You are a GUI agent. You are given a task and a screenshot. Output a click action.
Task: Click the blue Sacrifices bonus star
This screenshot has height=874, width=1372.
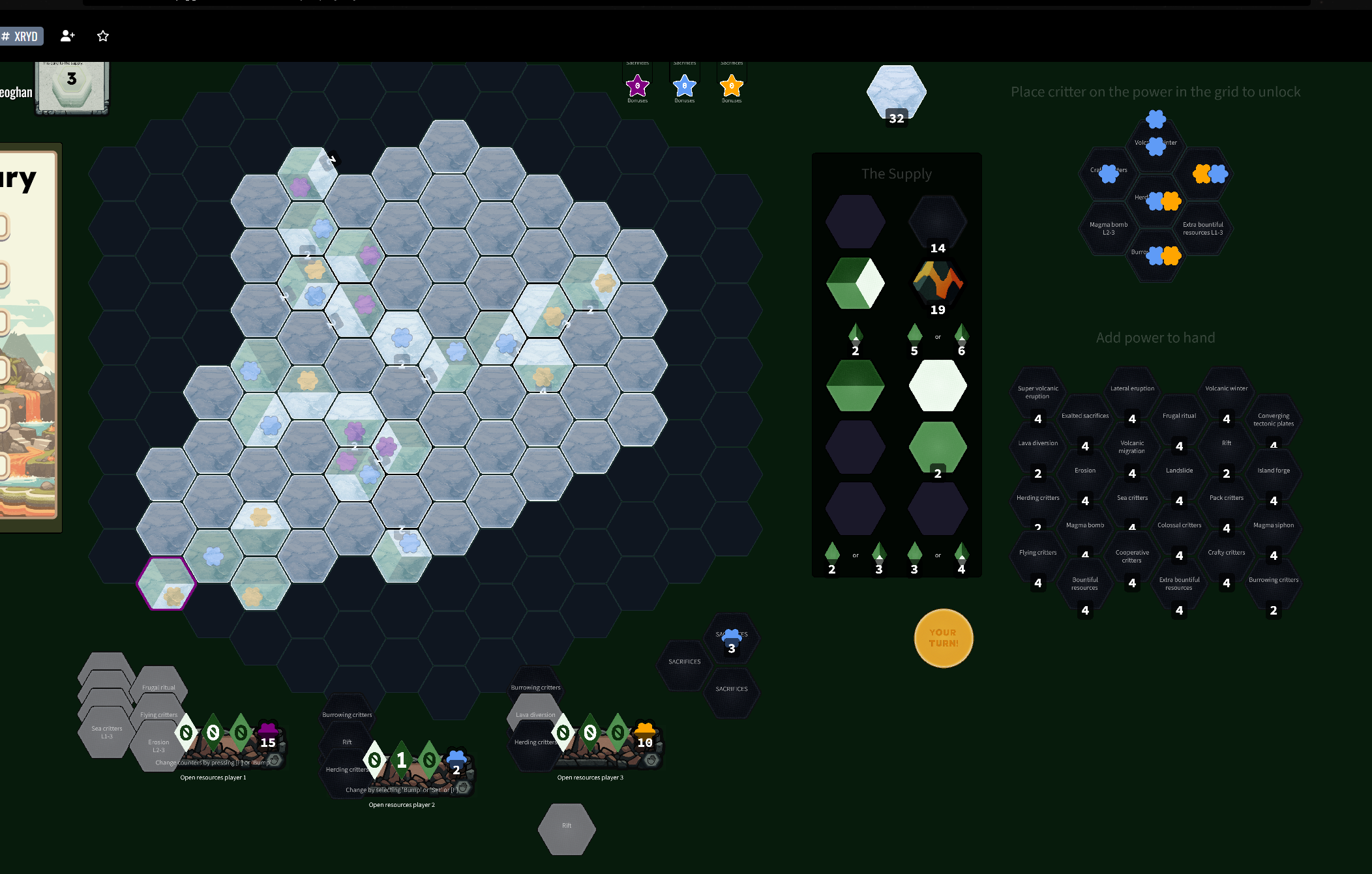684,85
